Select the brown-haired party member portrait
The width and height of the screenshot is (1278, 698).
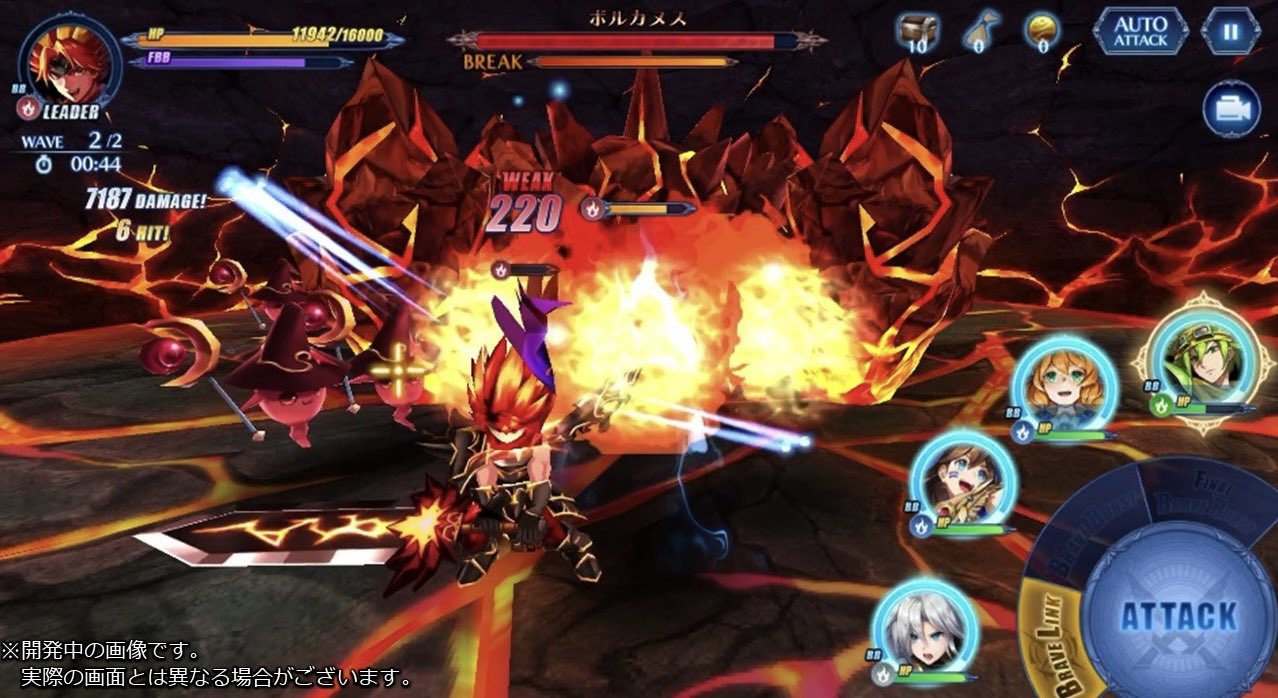(x=962, y=480)
